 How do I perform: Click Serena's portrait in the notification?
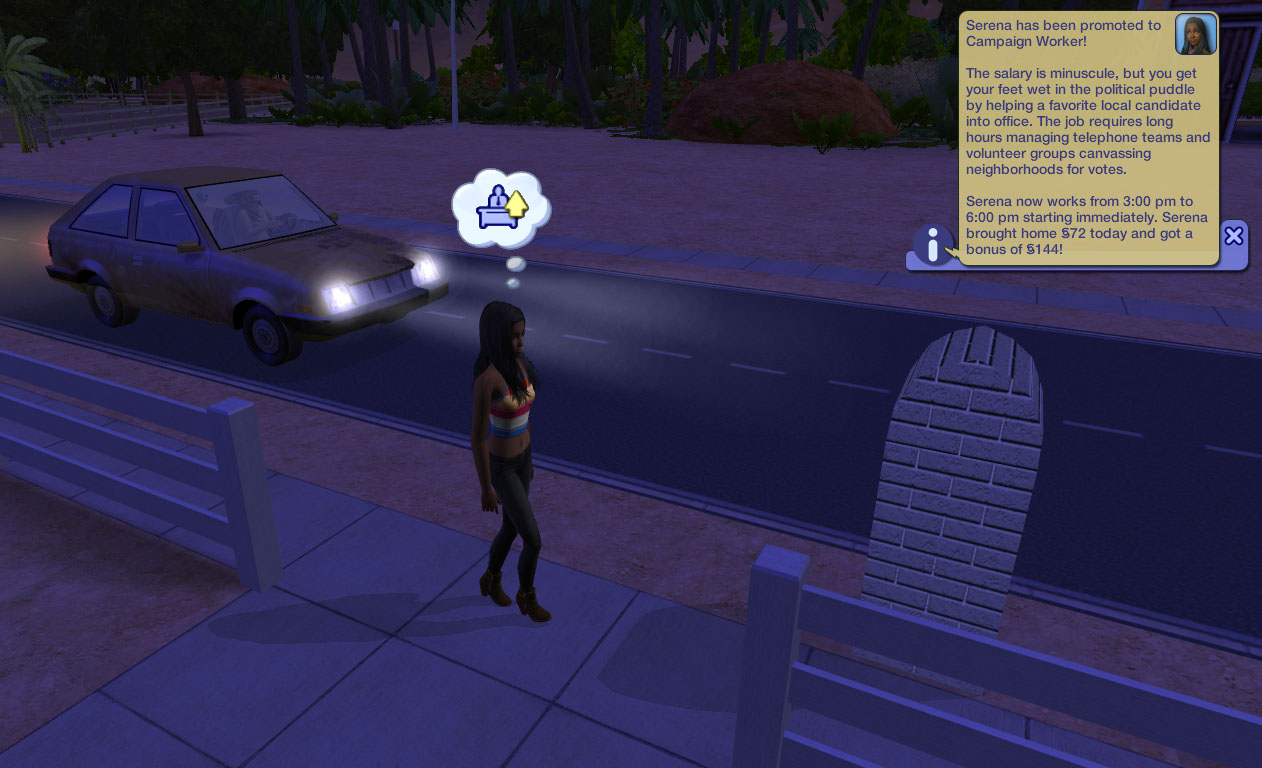tap(1195, 35)
